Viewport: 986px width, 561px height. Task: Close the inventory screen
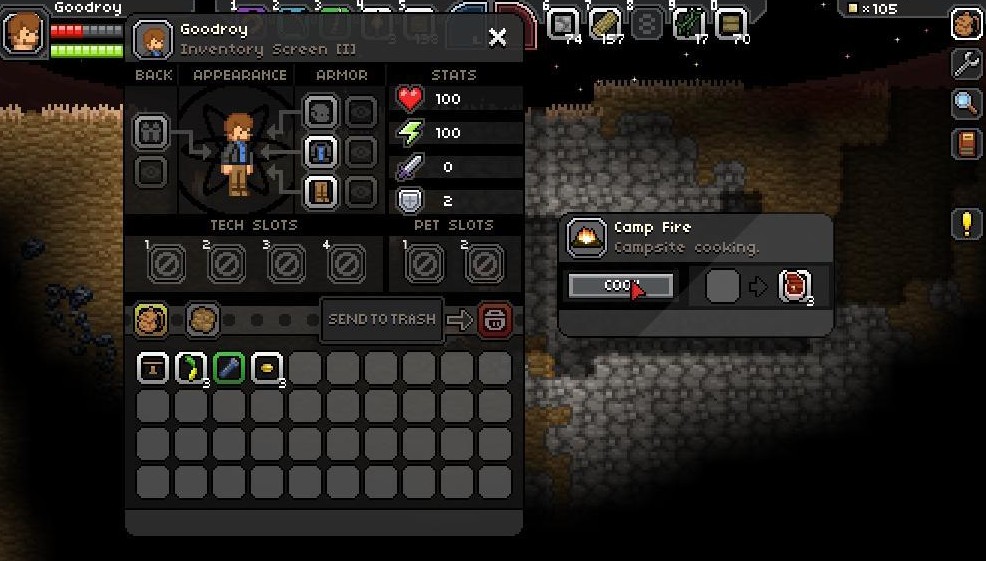[x=497, y=38]
